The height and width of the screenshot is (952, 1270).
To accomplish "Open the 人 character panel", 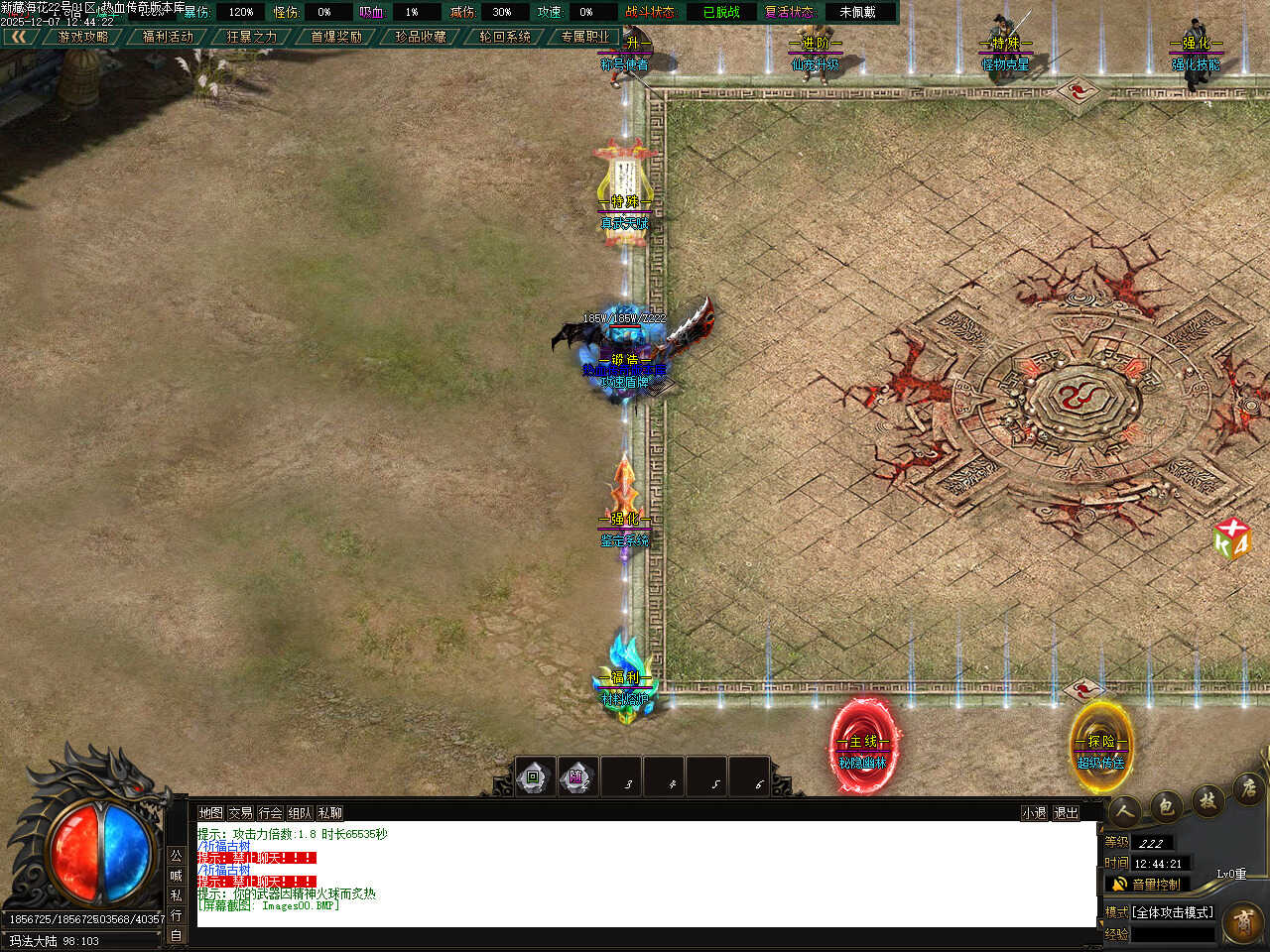I will point(1124,810).
